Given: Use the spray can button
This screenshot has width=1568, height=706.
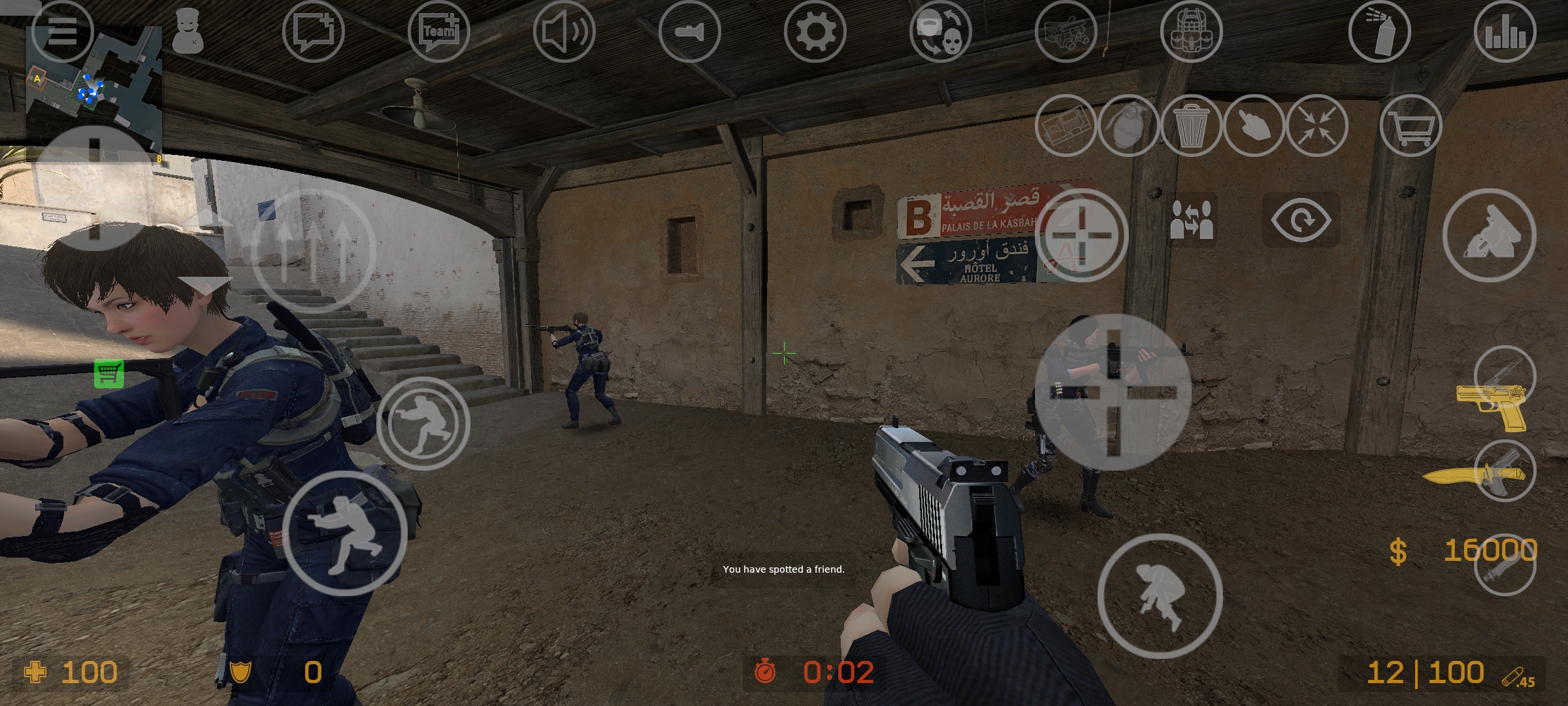Looking at the screenshot, I should click(1379, 31).
